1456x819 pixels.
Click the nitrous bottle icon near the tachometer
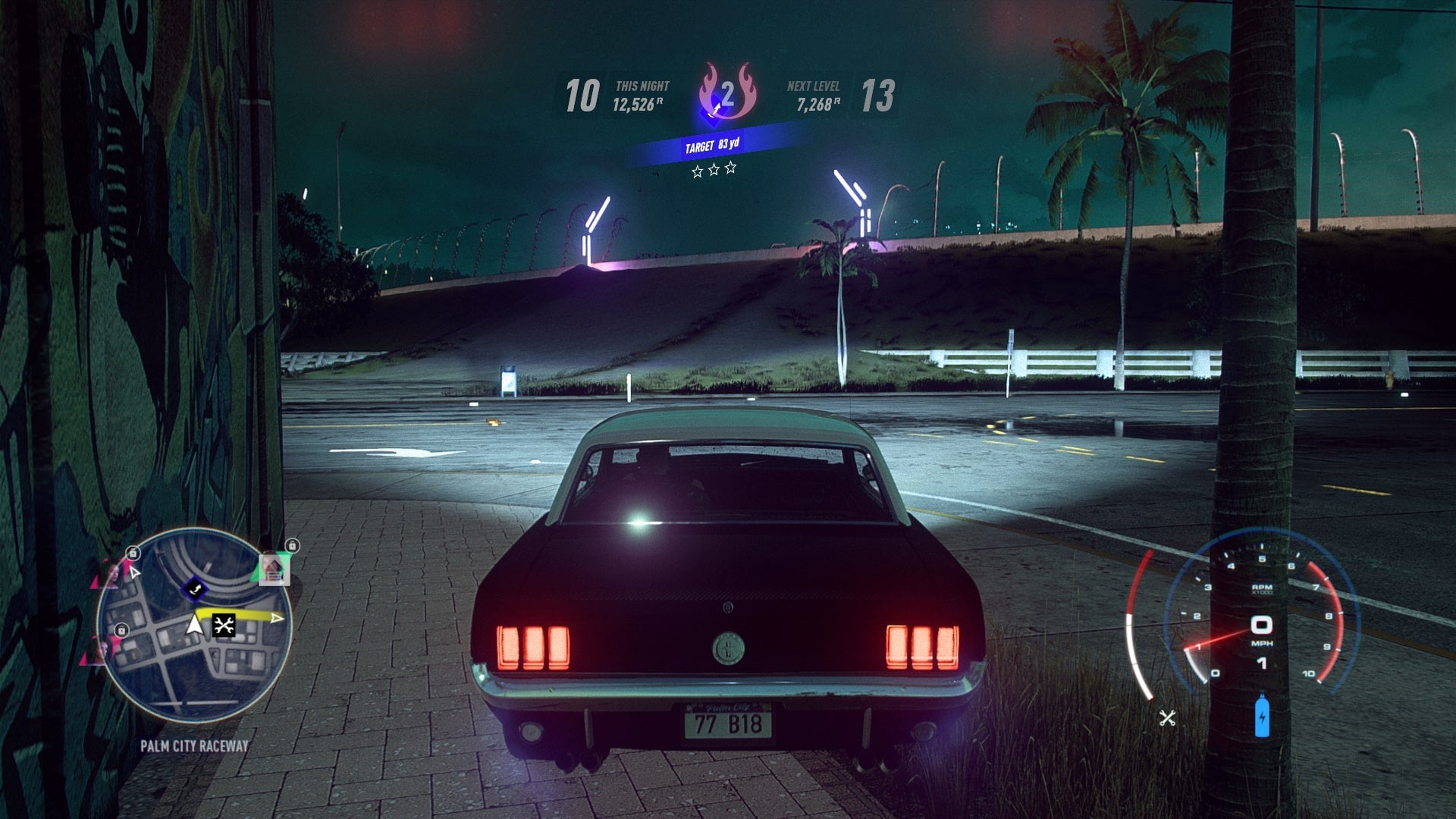coord(1262,716)
